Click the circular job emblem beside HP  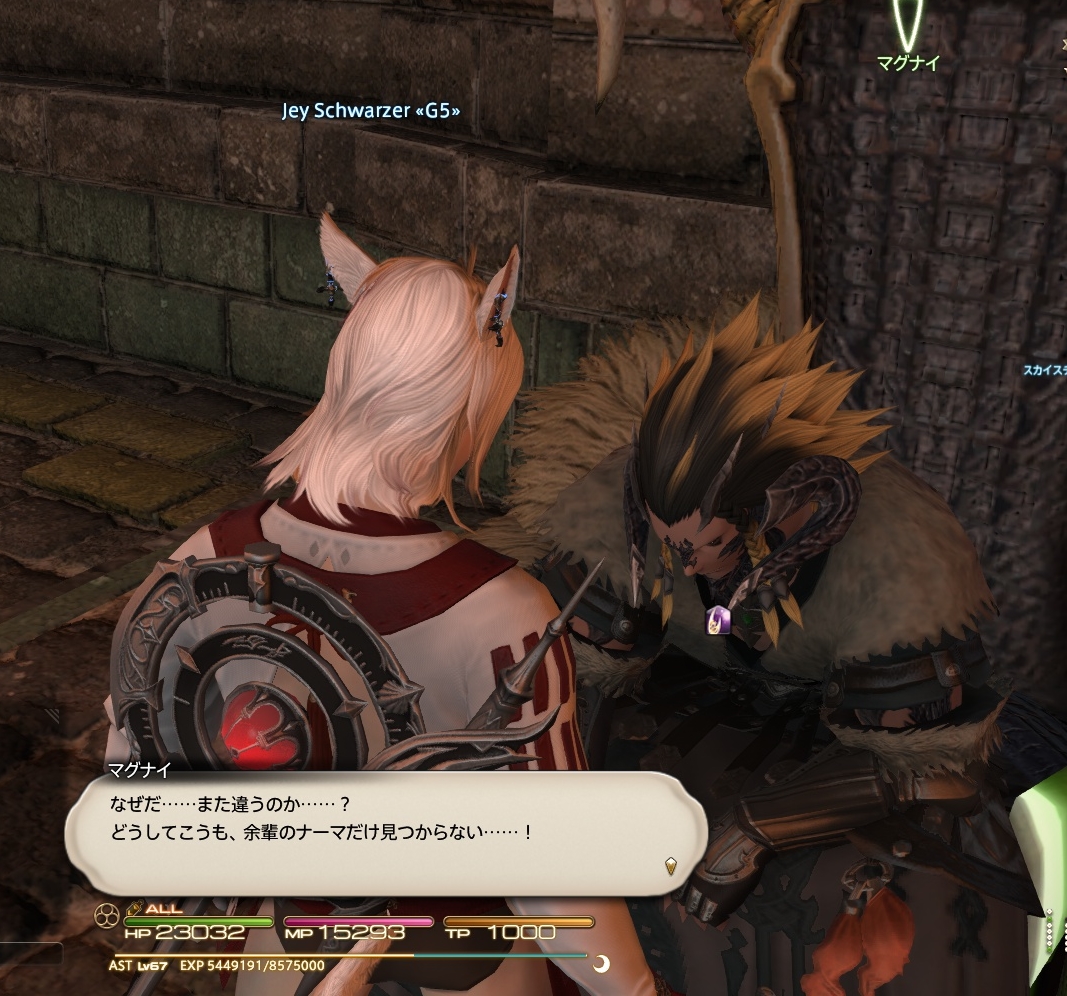coord(107,915)
